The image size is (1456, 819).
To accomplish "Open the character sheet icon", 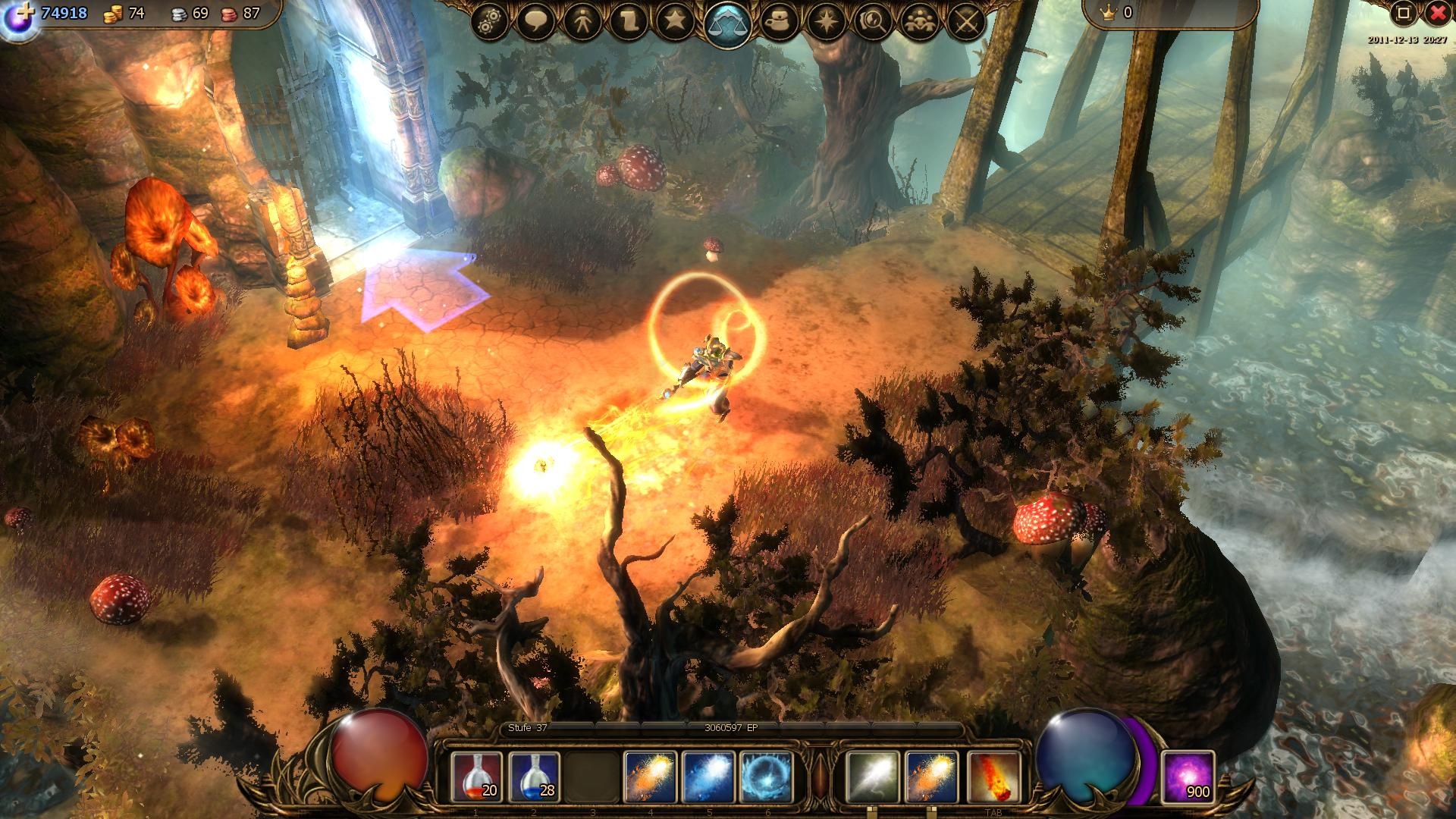I will point(585,20).
